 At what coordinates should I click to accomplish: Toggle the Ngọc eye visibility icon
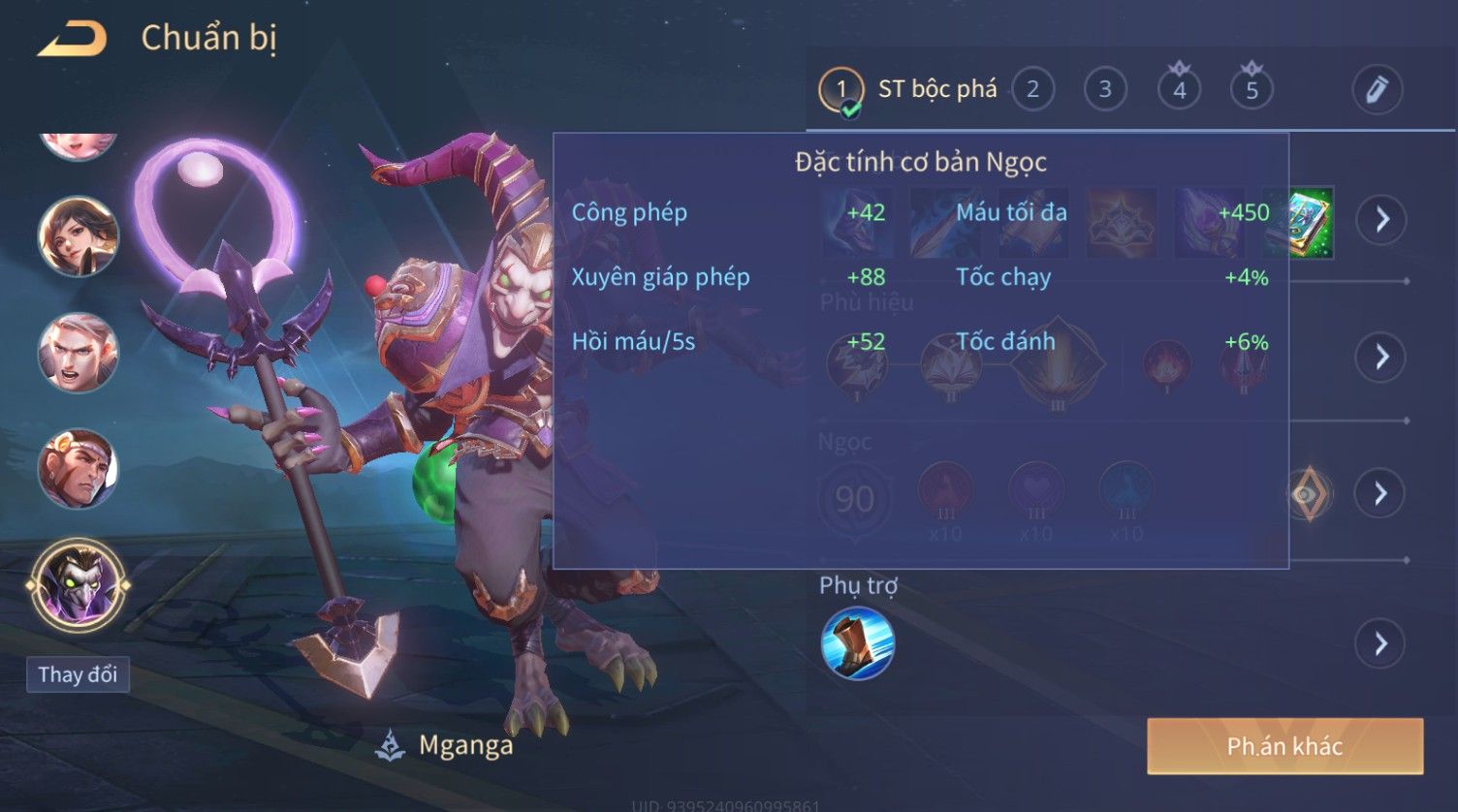(1309, 494)
